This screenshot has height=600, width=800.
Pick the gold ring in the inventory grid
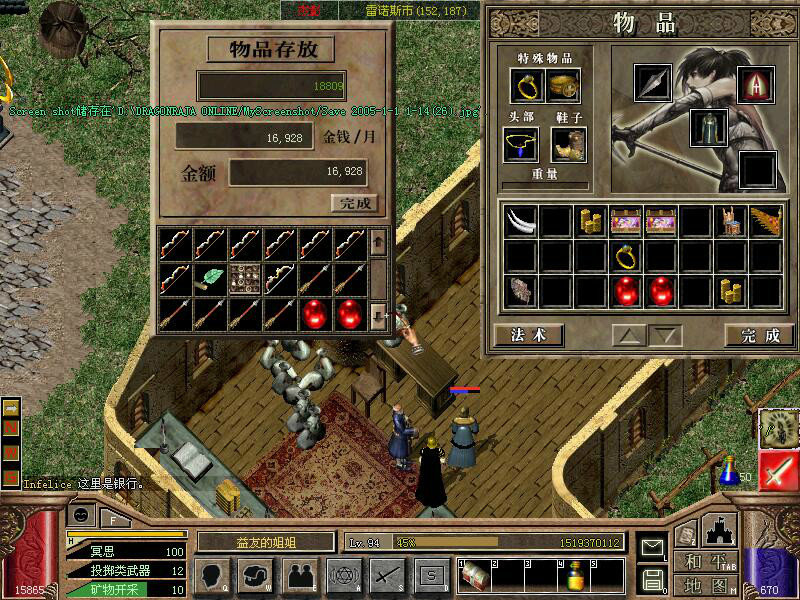(x=626, y=257)
